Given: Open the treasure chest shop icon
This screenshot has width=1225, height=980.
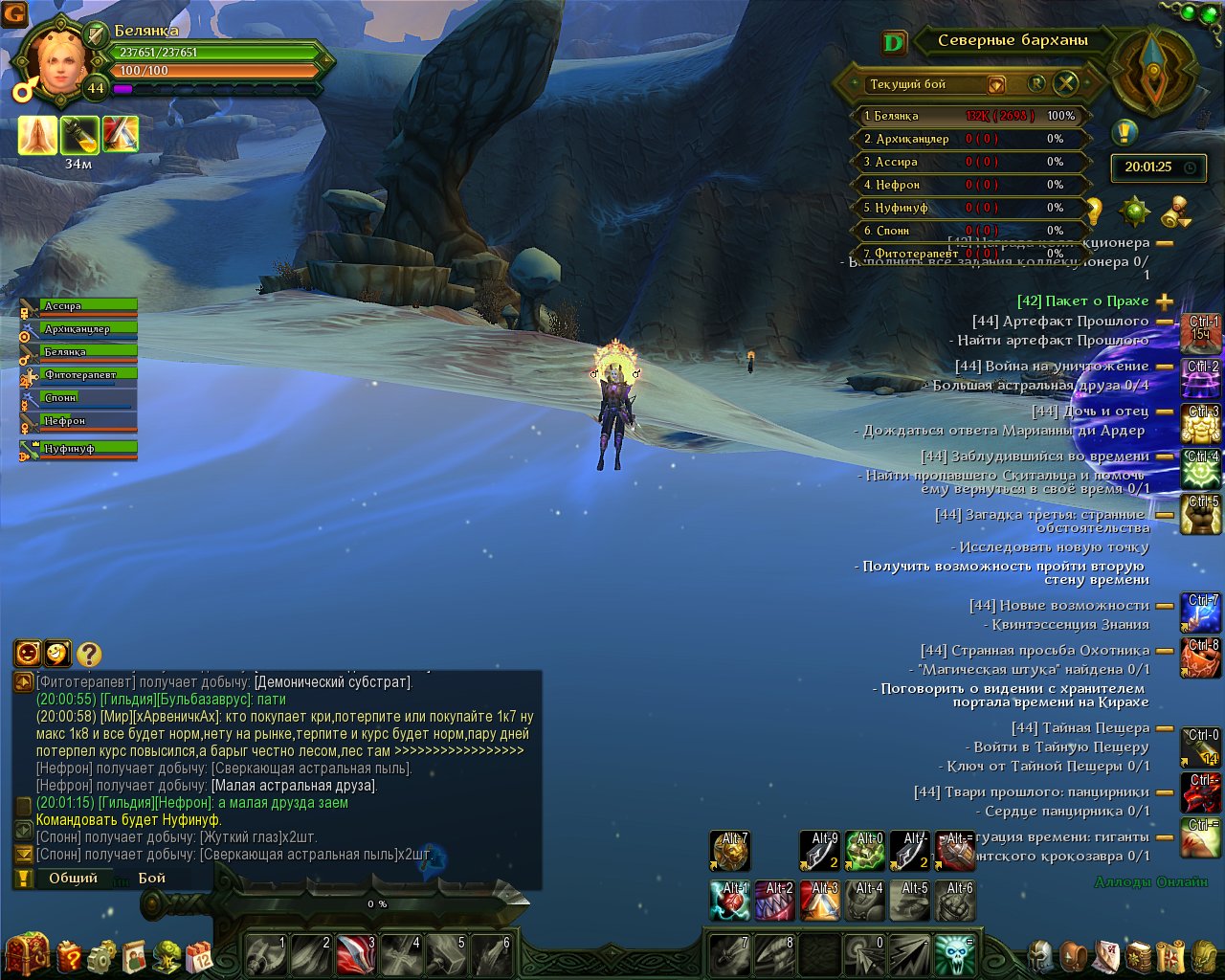Looking at the screenshot, I should coord(27,953).
